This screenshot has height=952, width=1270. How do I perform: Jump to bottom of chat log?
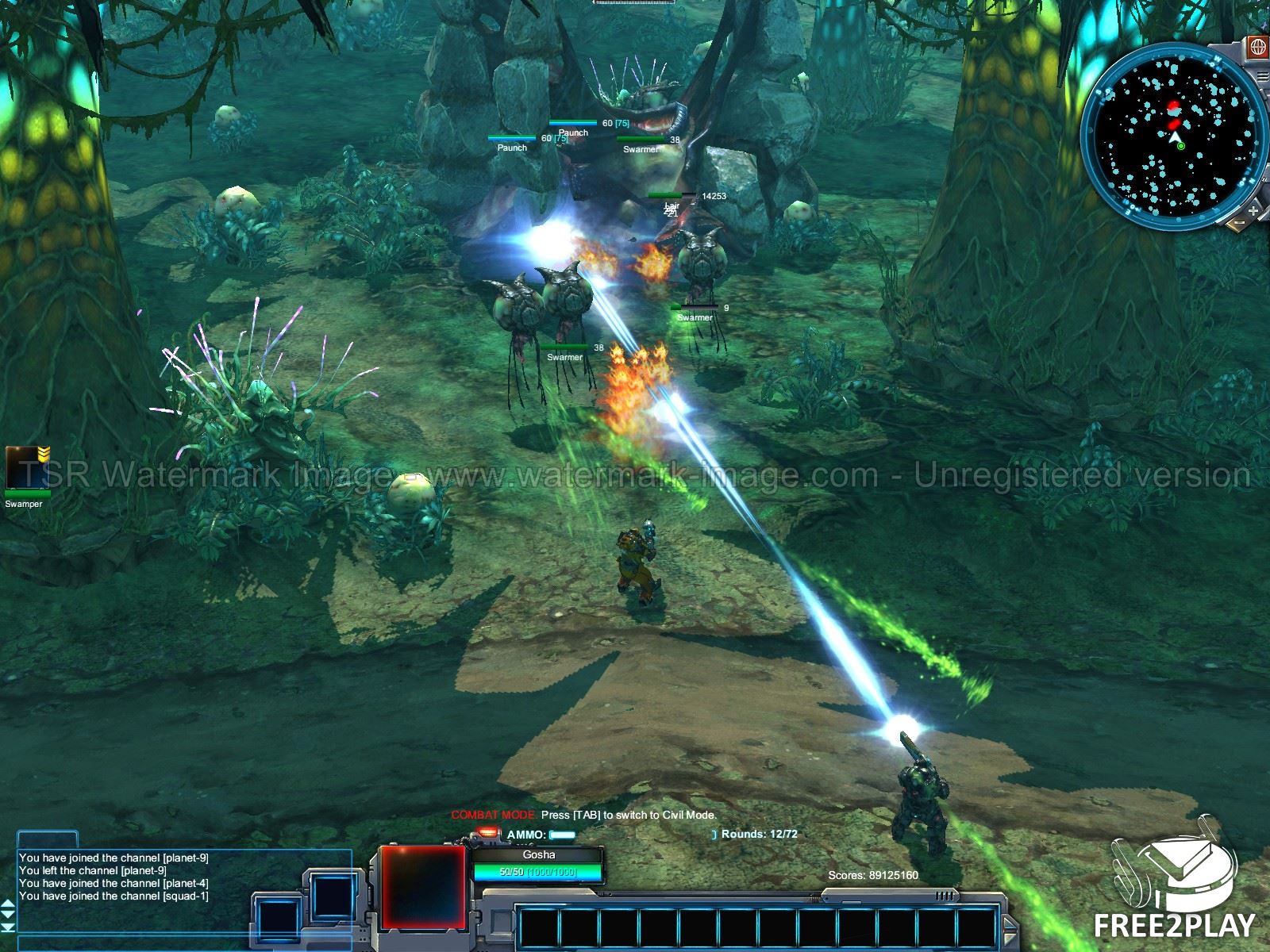9,928
